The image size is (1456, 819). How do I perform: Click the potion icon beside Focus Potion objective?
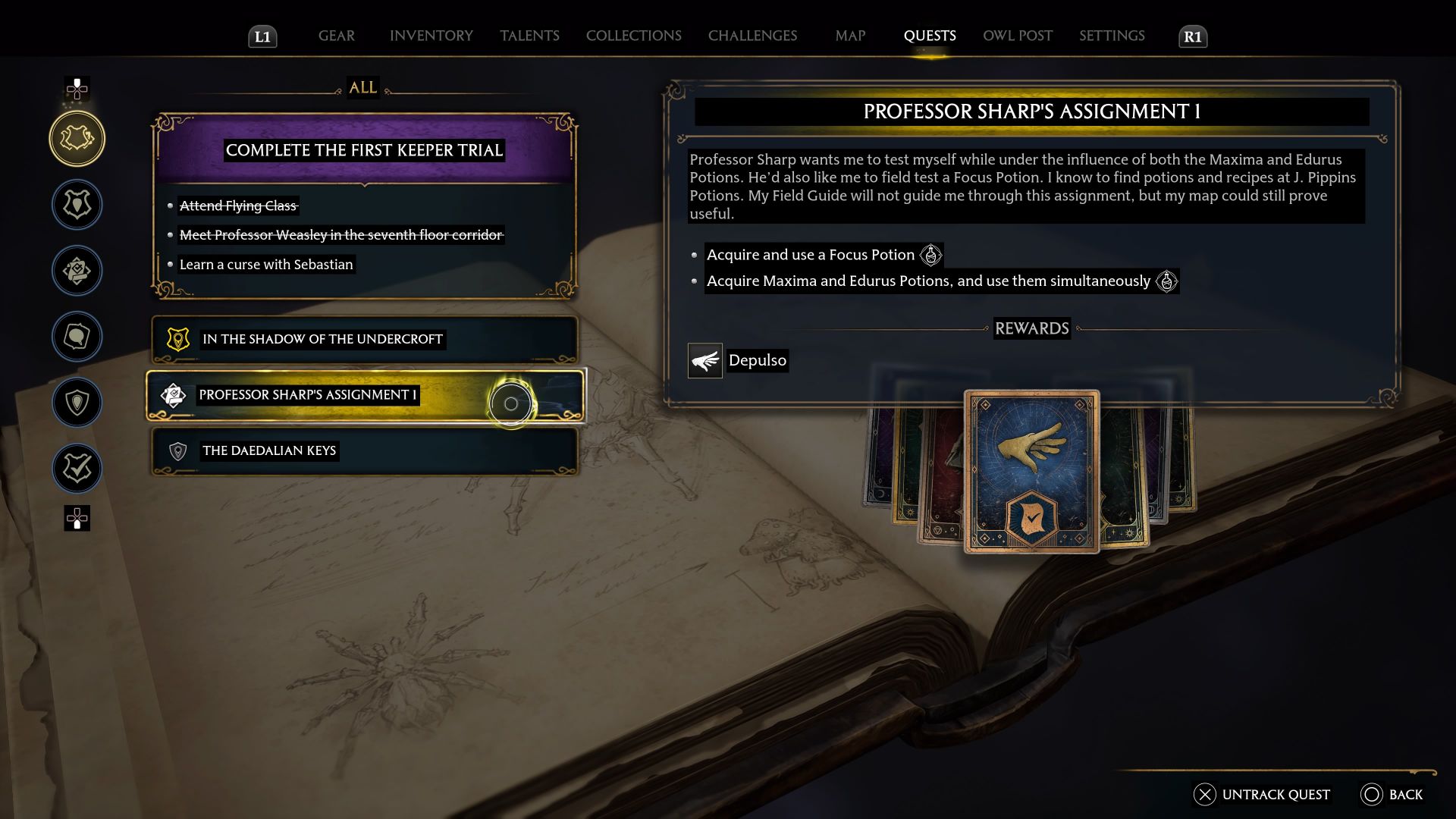(x=931, y=255)
